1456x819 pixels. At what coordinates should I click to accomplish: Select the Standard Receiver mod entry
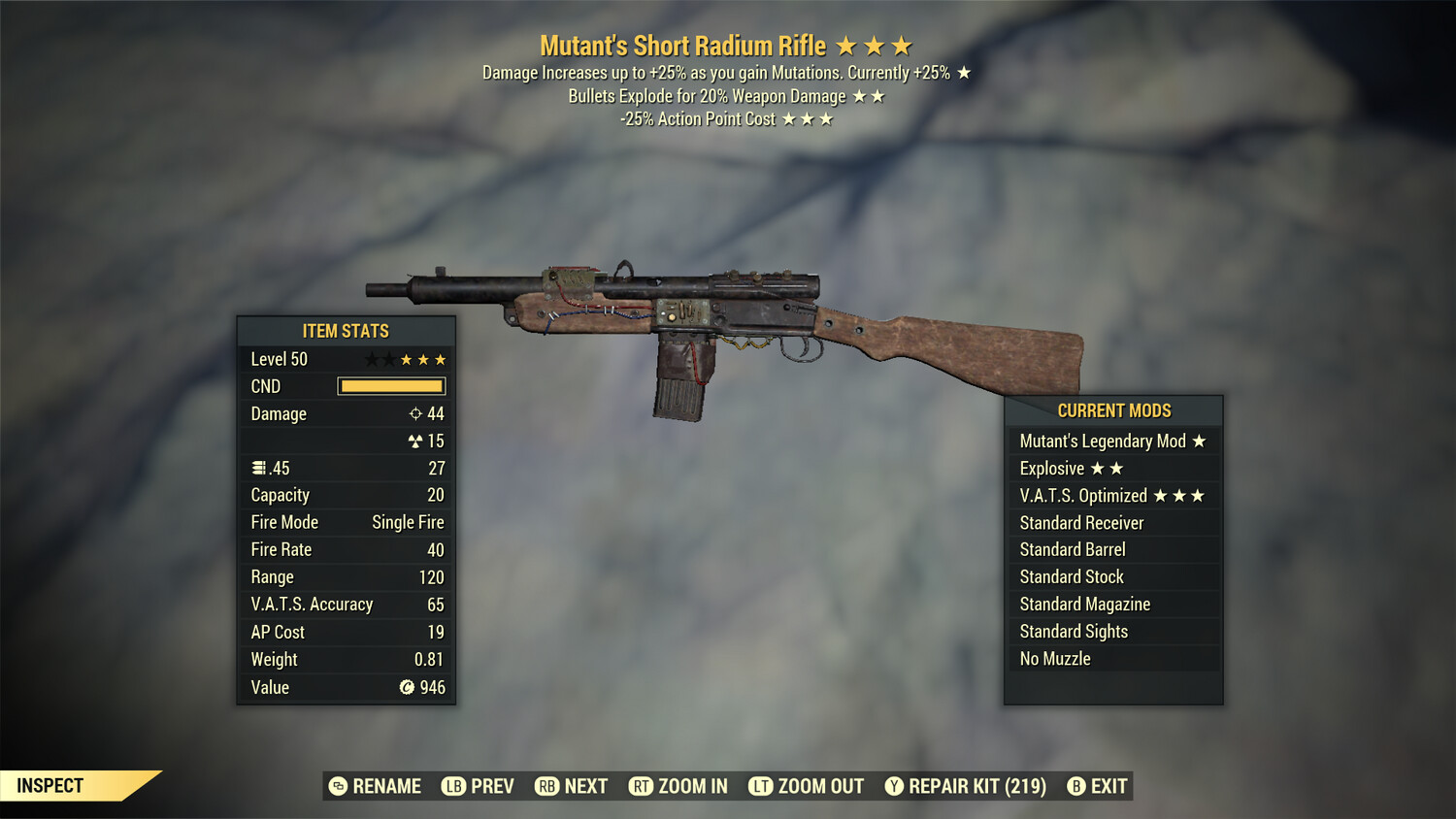[x=1080, y=522]
